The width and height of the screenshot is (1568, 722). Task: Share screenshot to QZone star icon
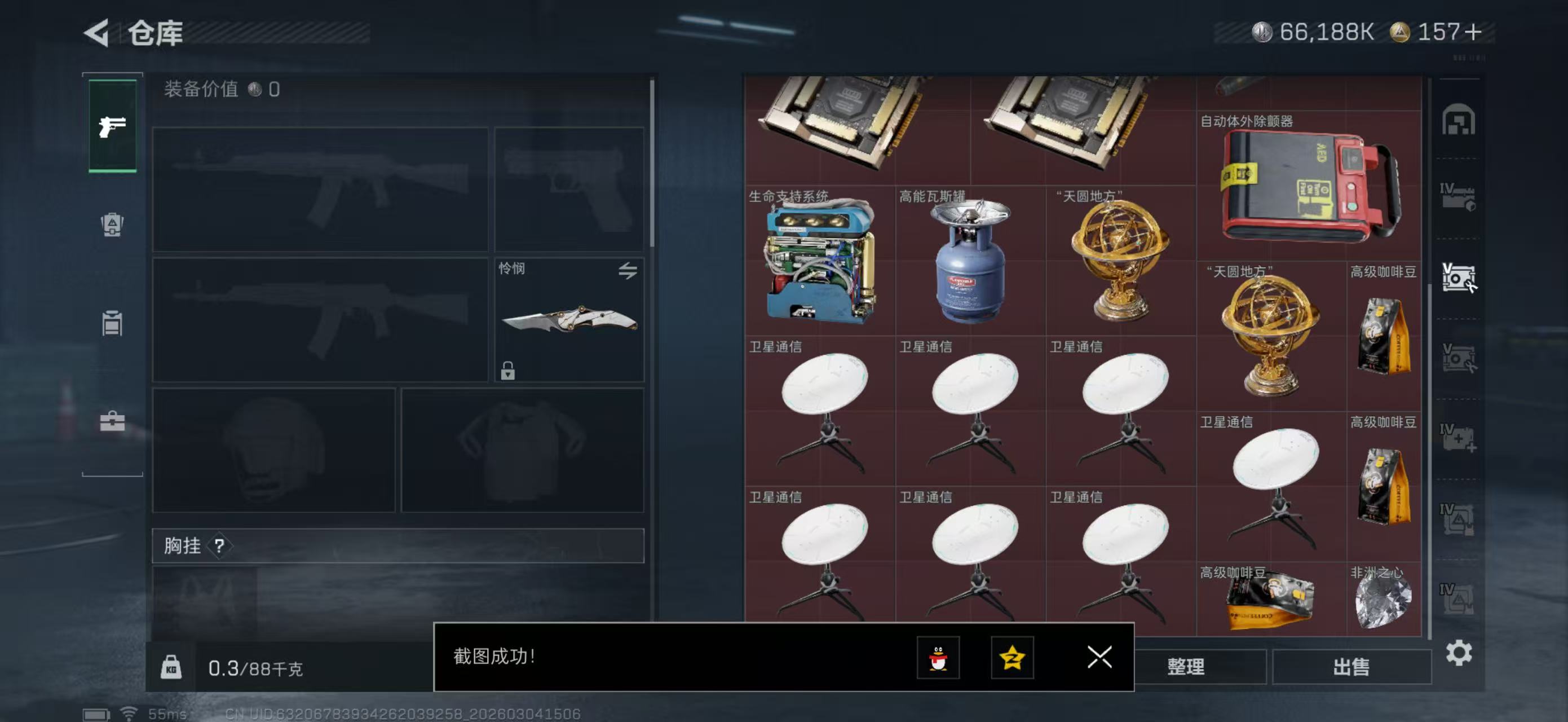tap(1012, 658)
